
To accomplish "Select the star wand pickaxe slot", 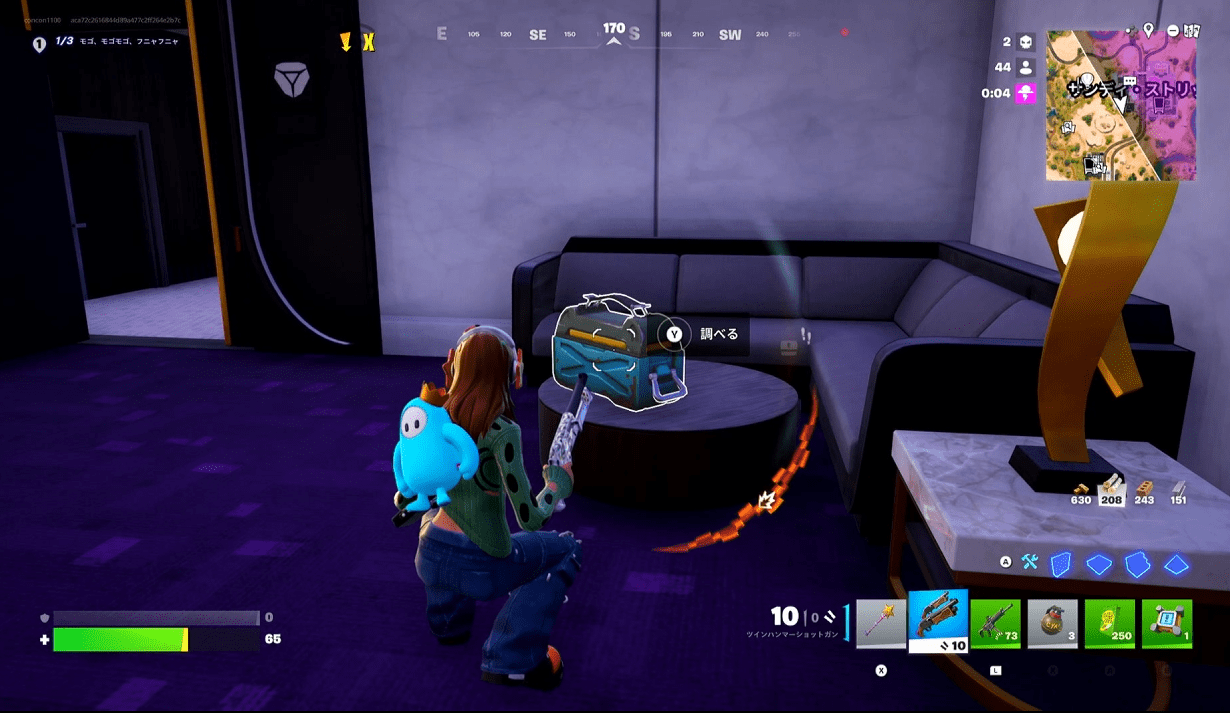I will pos(881,624).
